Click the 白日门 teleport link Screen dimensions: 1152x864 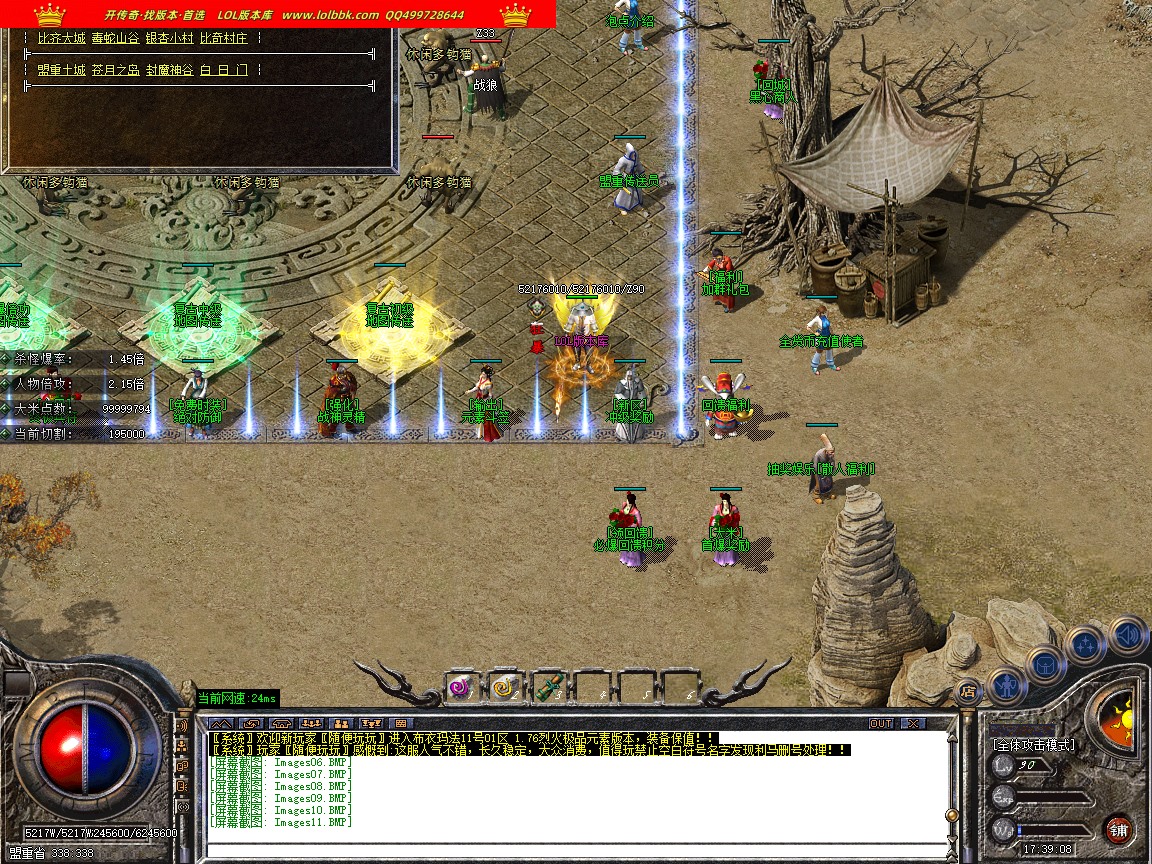(217, 70)
